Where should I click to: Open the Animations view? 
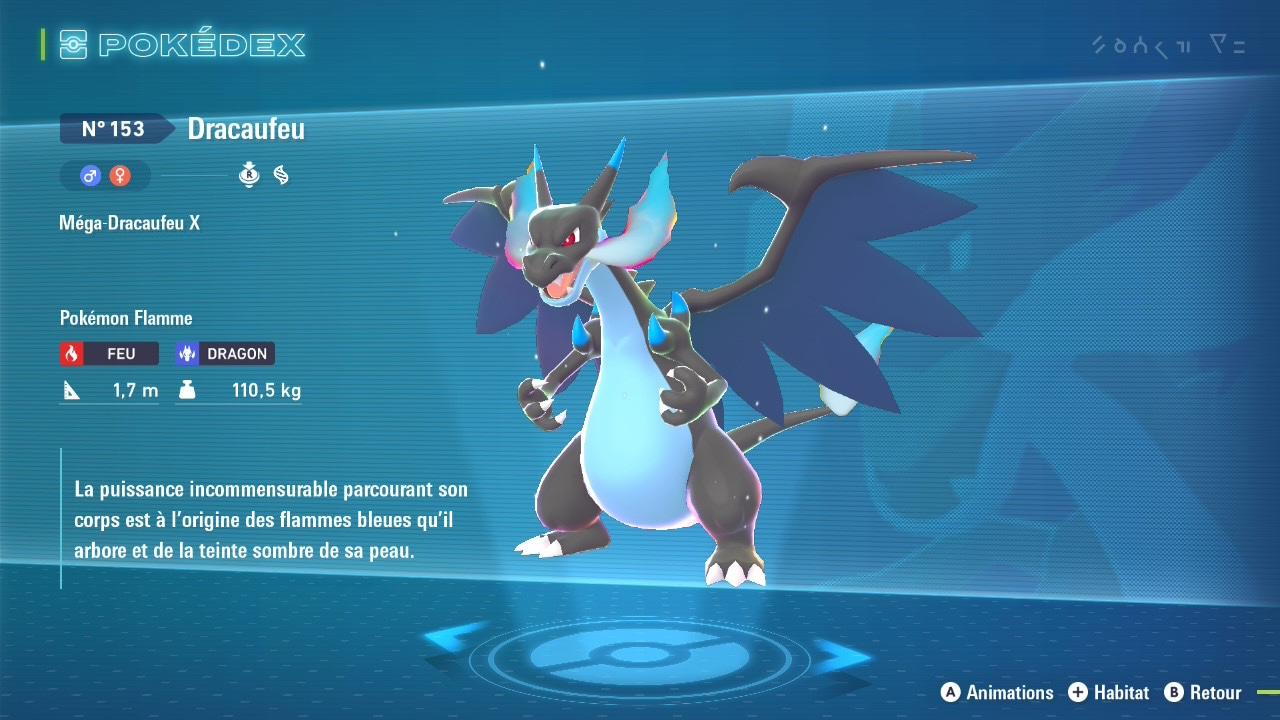pyautogui.click(x=997, y=692)
